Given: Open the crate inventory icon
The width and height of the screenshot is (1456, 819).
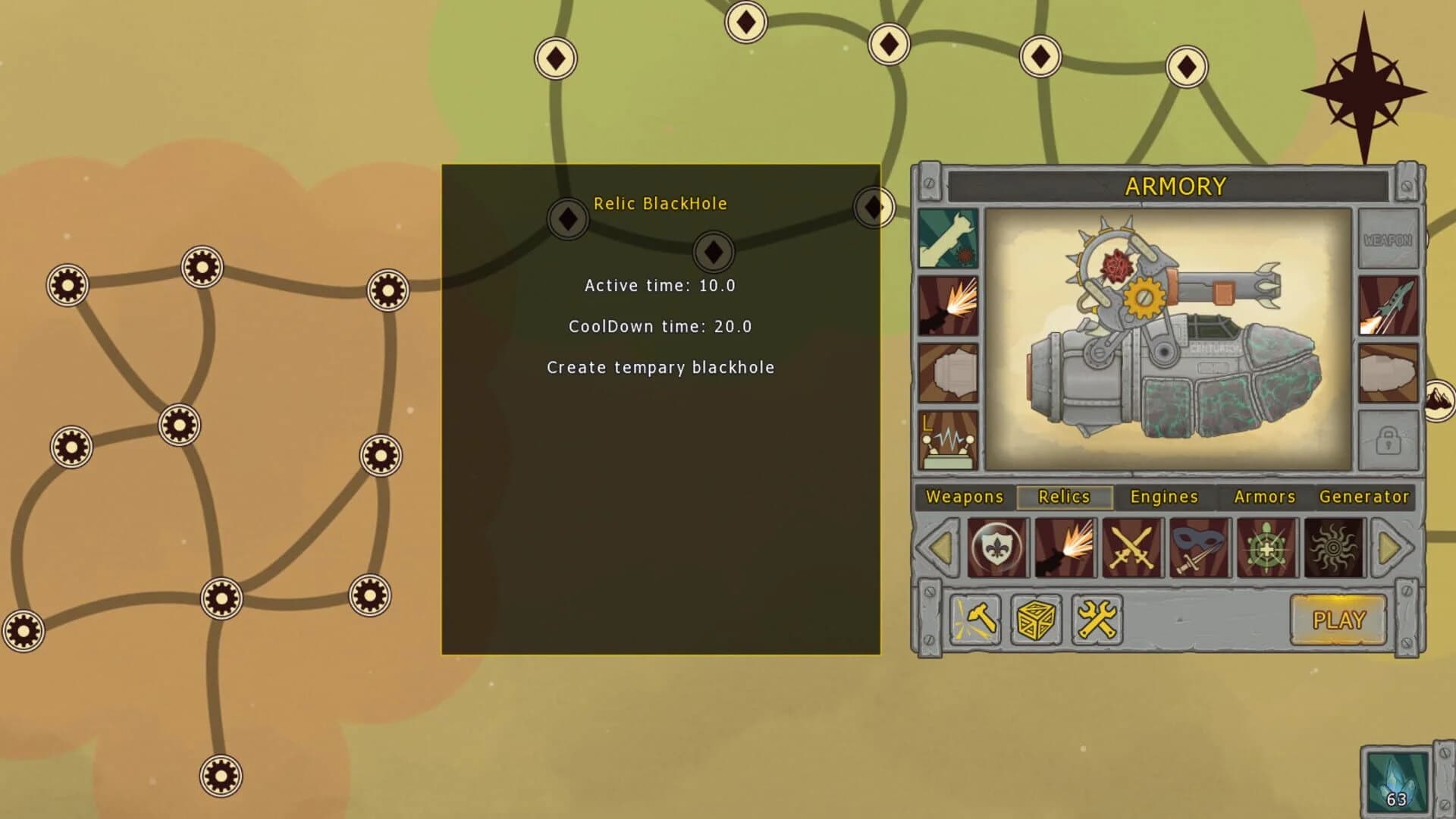Looking at the screenshot, I should click(x=1035, y=620).
